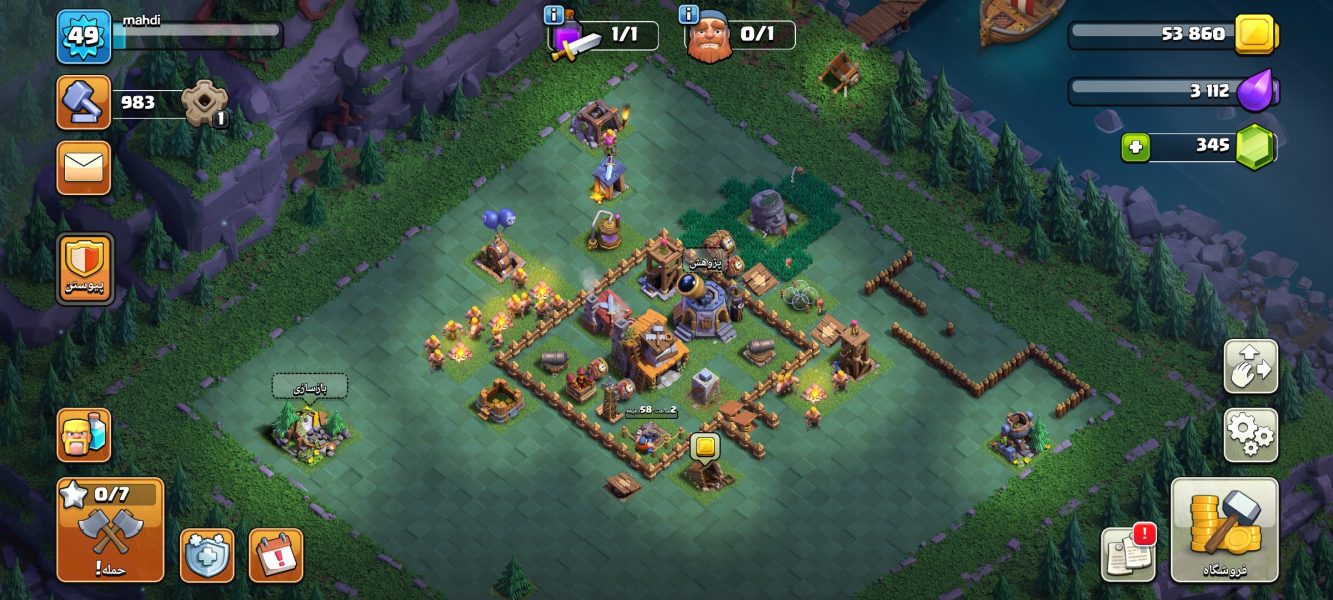Start an attack with the crossed axes button
This screenshot has width=1333, height=600.
[x=110, y=530]
